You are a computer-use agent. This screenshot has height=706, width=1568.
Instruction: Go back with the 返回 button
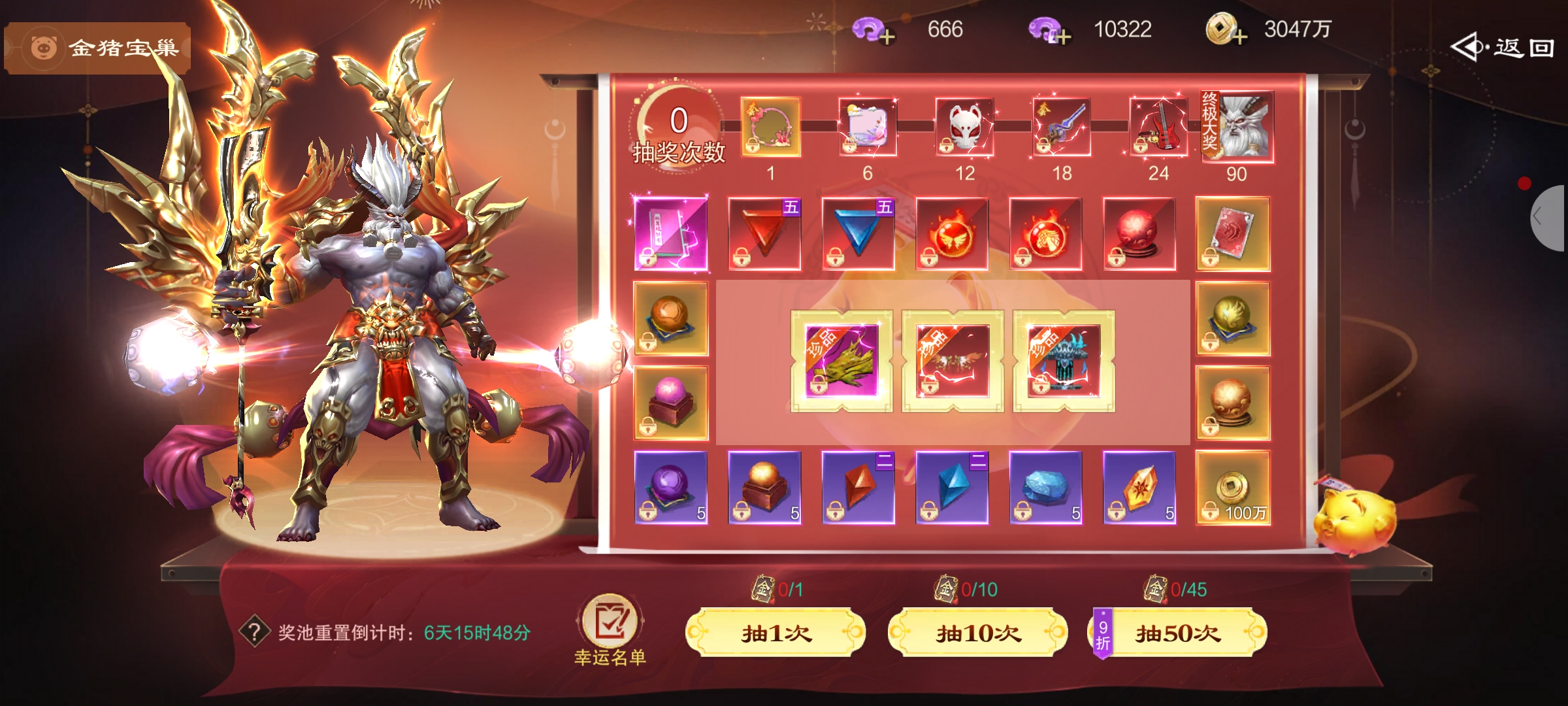click(1503, 48)
